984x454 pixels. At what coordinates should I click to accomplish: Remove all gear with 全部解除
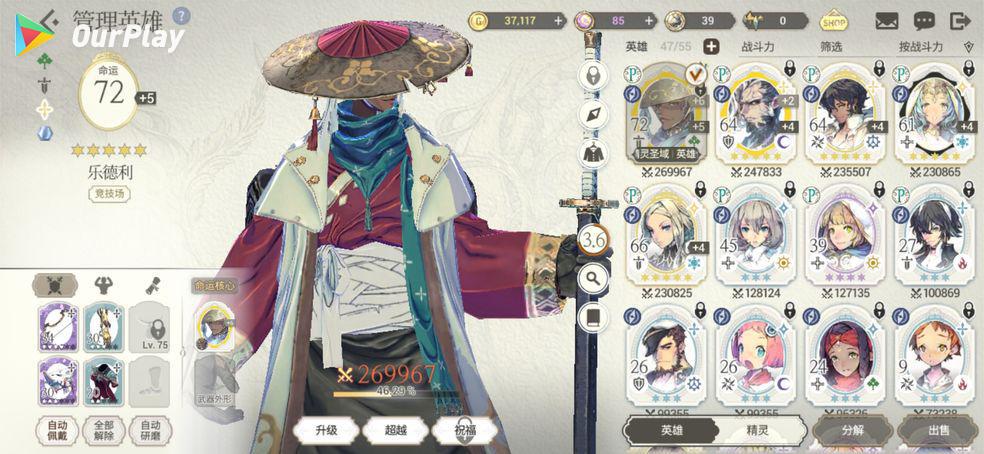pos(103,430)
